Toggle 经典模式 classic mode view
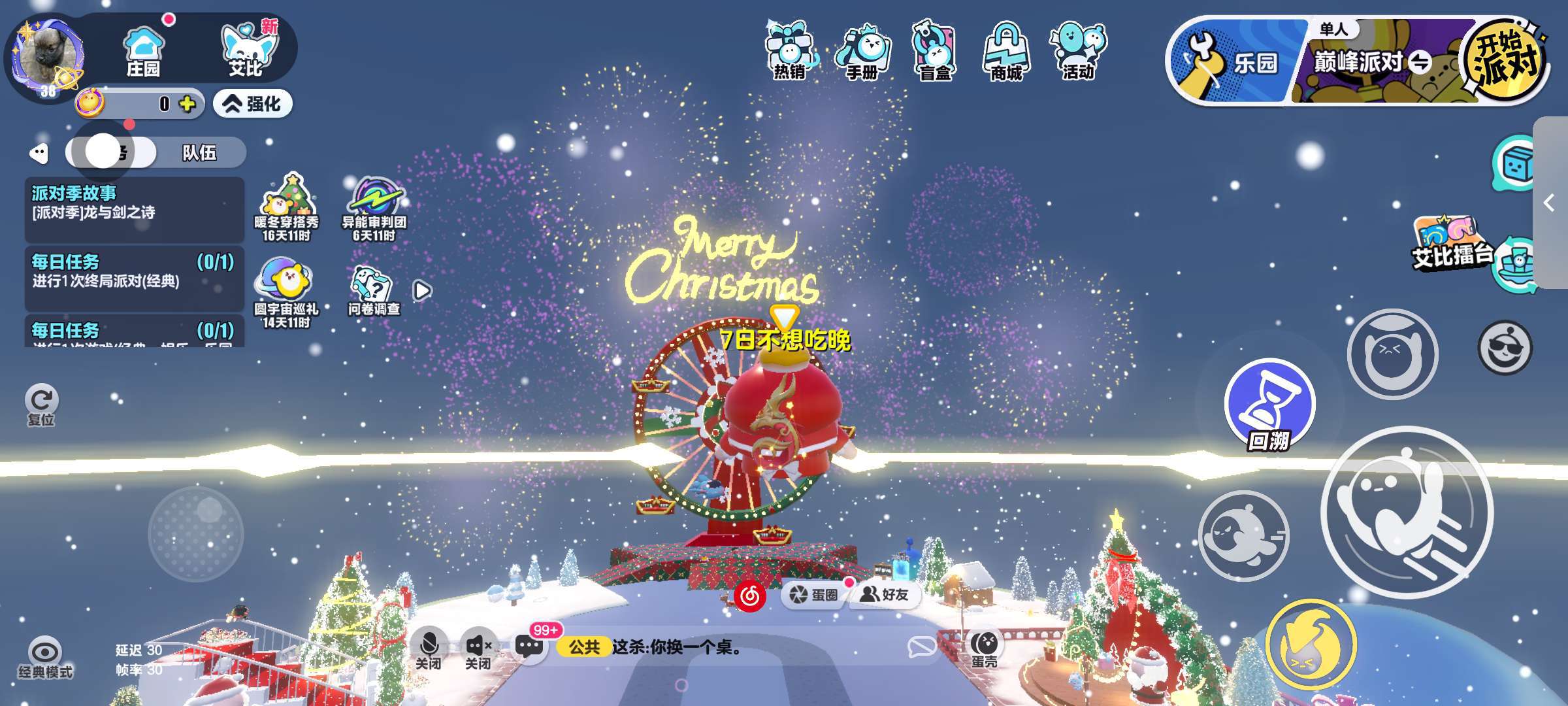The width and height of the screenshot is (1568, 706). pyautogui.click(x=45, y=657)
